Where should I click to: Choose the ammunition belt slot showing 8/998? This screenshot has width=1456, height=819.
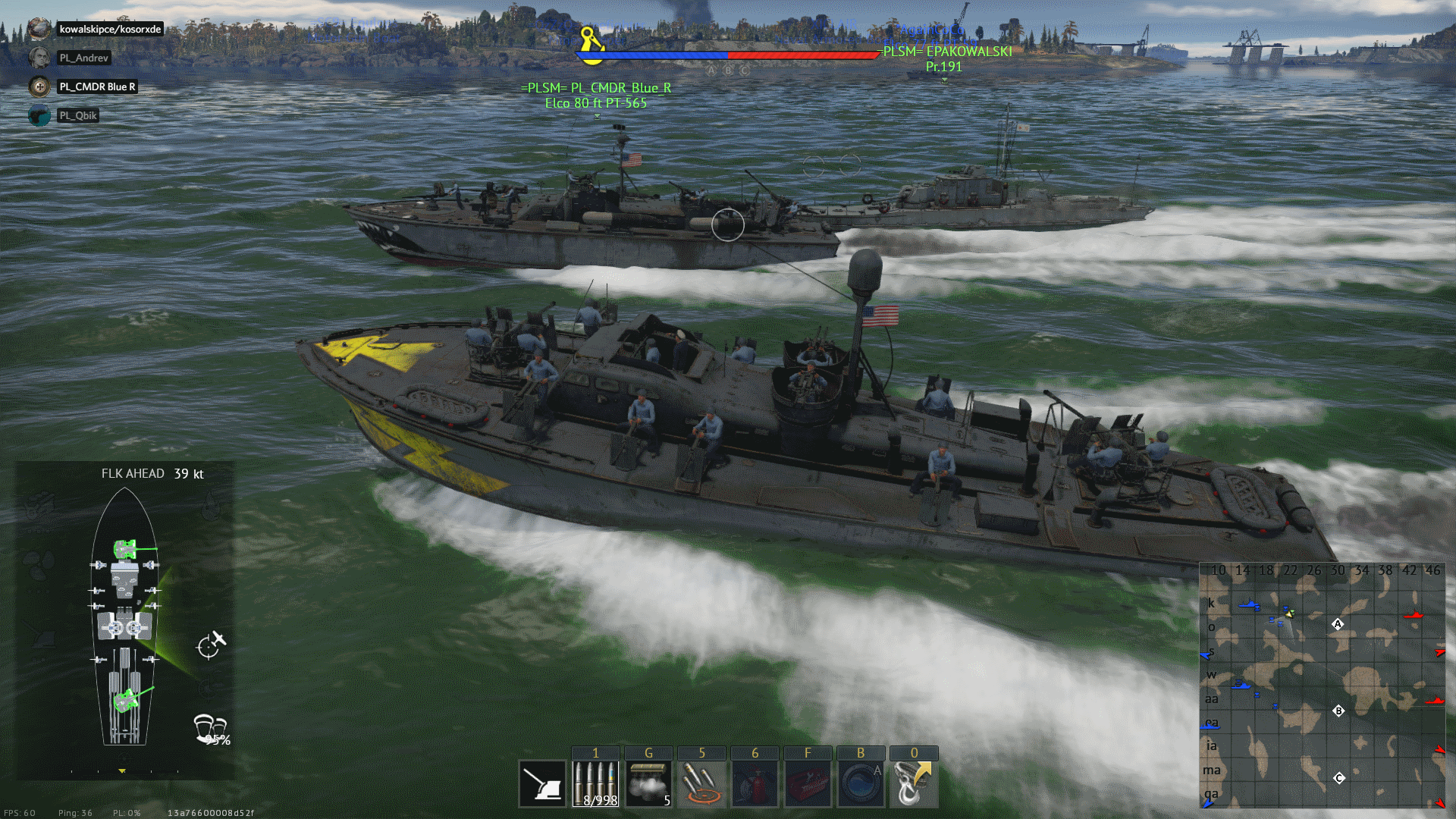pyautogui.click(x=595, y=783)
